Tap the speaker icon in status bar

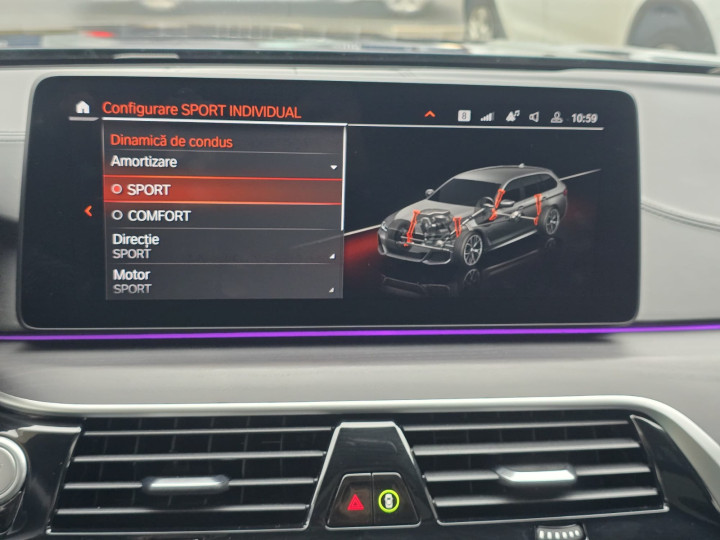534,117
